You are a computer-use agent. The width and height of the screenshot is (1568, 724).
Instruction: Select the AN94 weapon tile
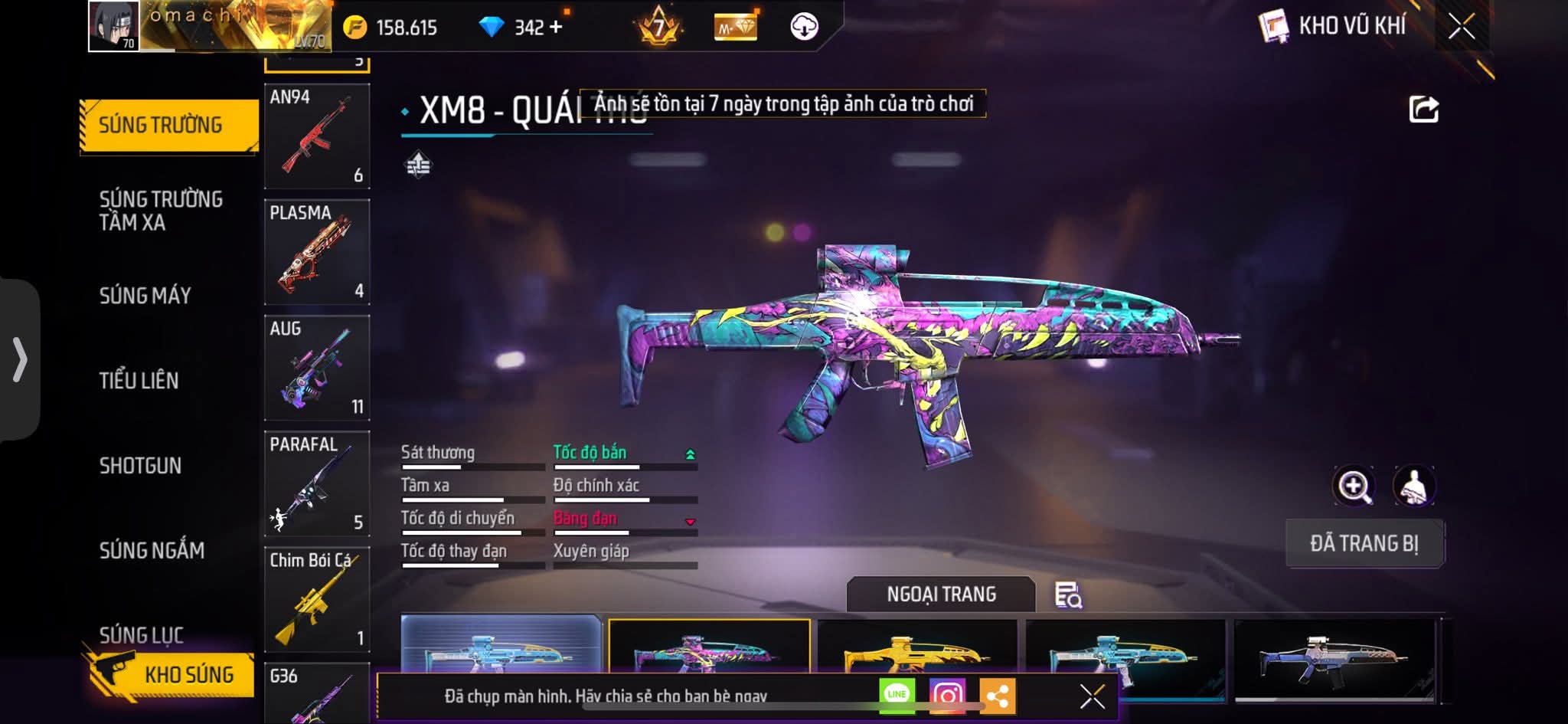pyautogui.click(x=317, y=136)
